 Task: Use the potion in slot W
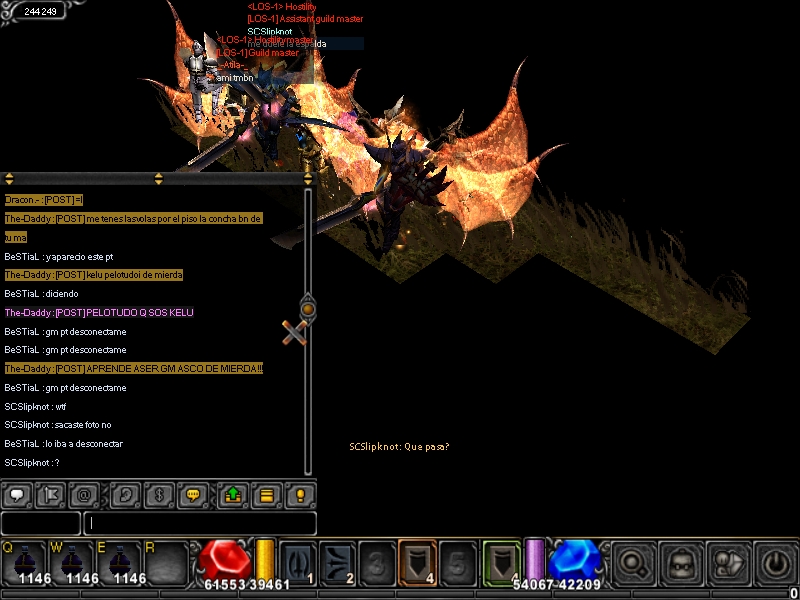tap(72, 561)
